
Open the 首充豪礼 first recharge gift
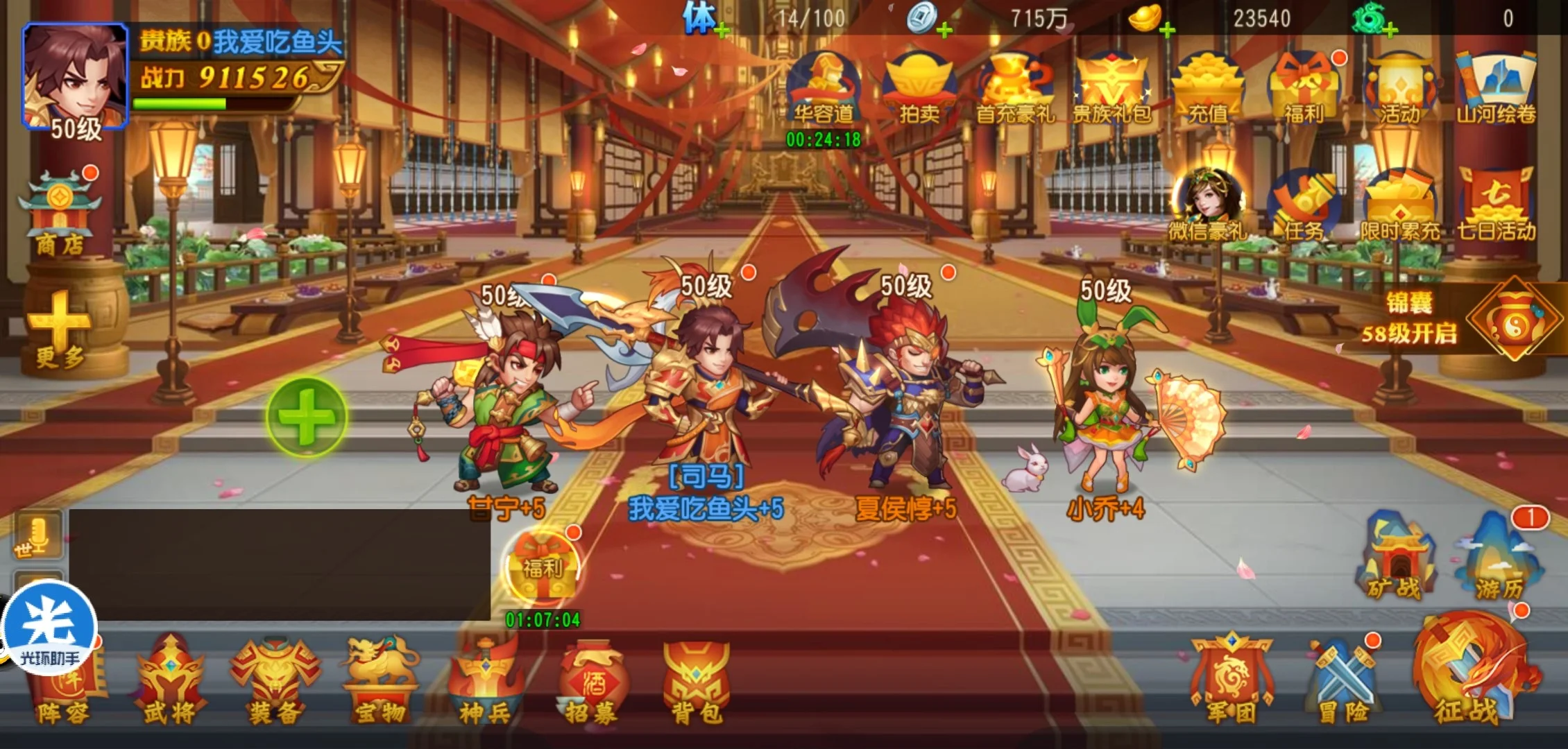(1015, 88)
